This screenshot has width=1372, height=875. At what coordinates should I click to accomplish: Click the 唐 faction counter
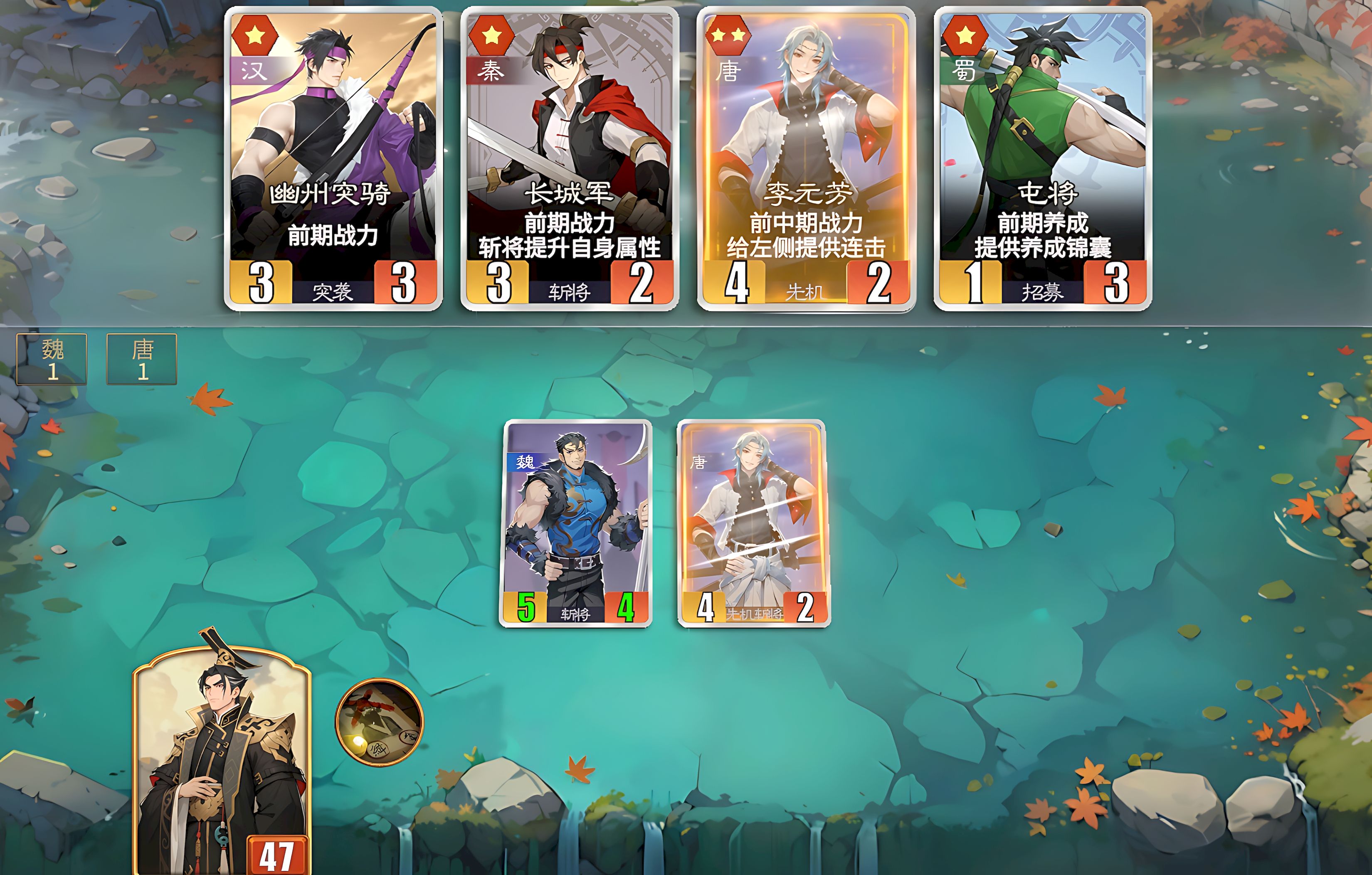pyautogui.click(x=142, y=360)
